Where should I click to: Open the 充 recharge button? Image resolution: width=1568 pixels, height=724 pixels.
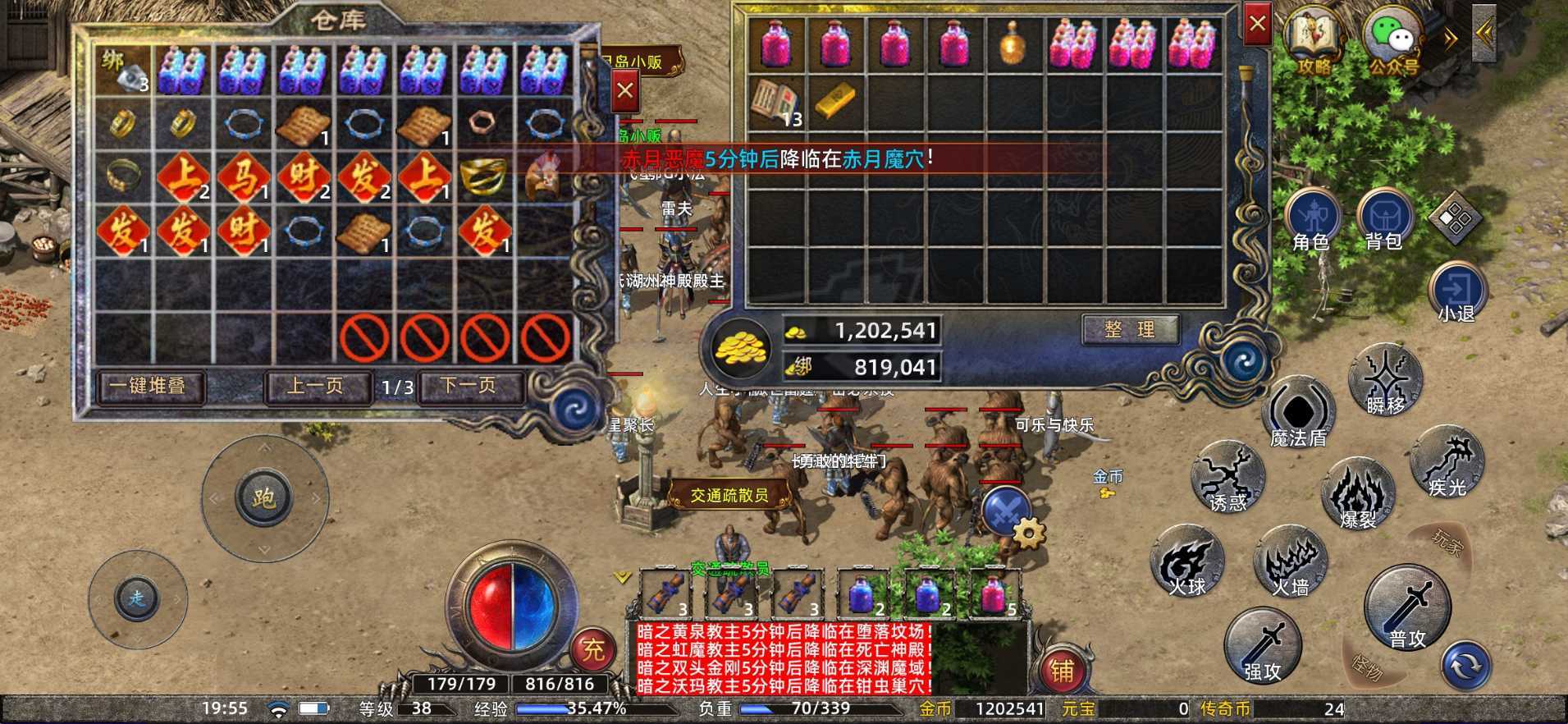[592, 650]
